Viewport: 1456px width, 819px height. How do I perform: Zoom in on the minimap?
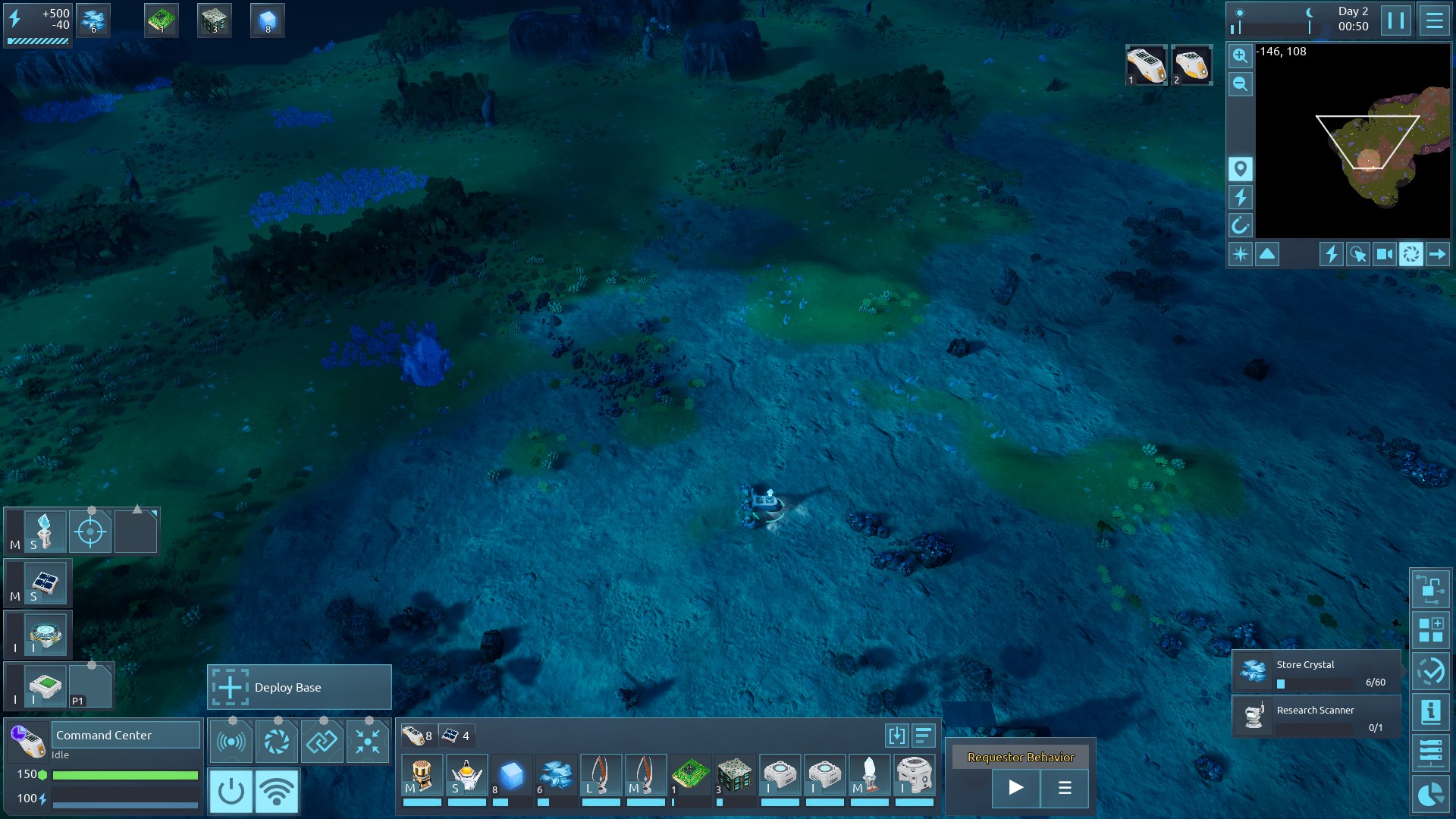[1240, 56]
